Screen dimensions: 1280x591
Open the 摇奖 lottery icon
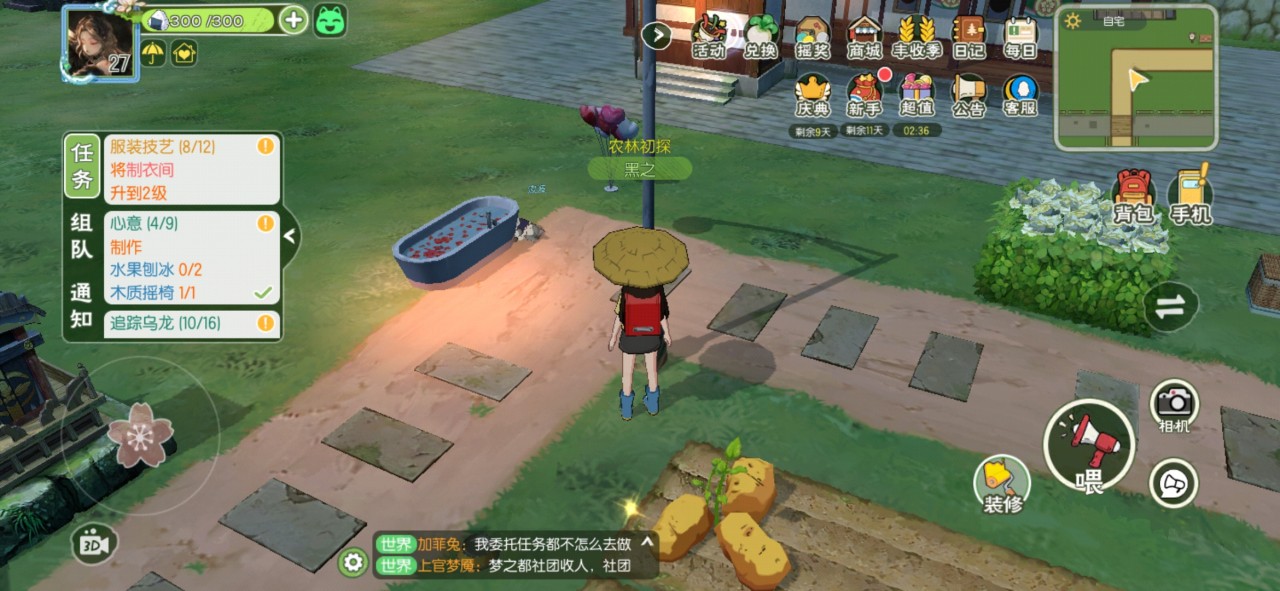point(812,36)
